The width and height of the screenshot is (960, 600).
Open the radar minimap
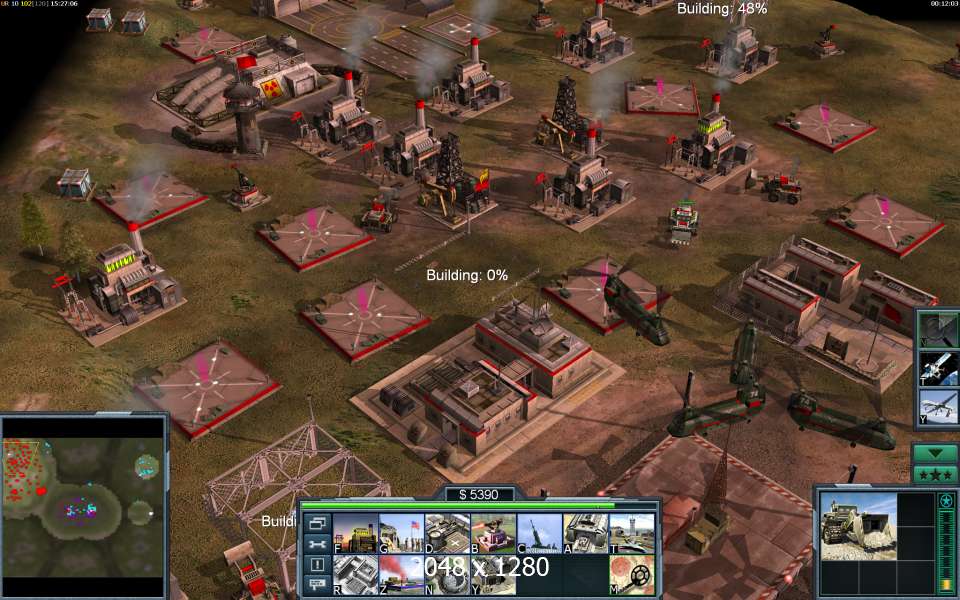pos(83,506)
